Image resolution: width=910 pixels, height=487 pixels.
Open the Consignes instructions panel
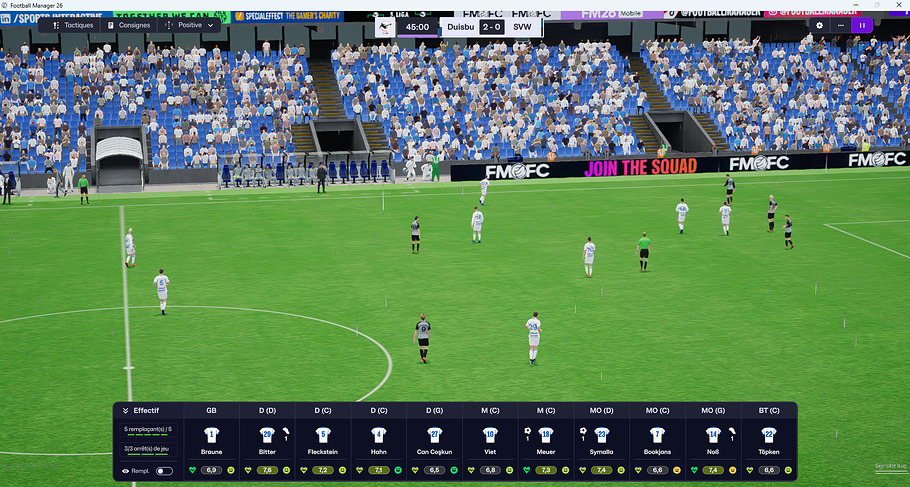click(x=131, y=25)
